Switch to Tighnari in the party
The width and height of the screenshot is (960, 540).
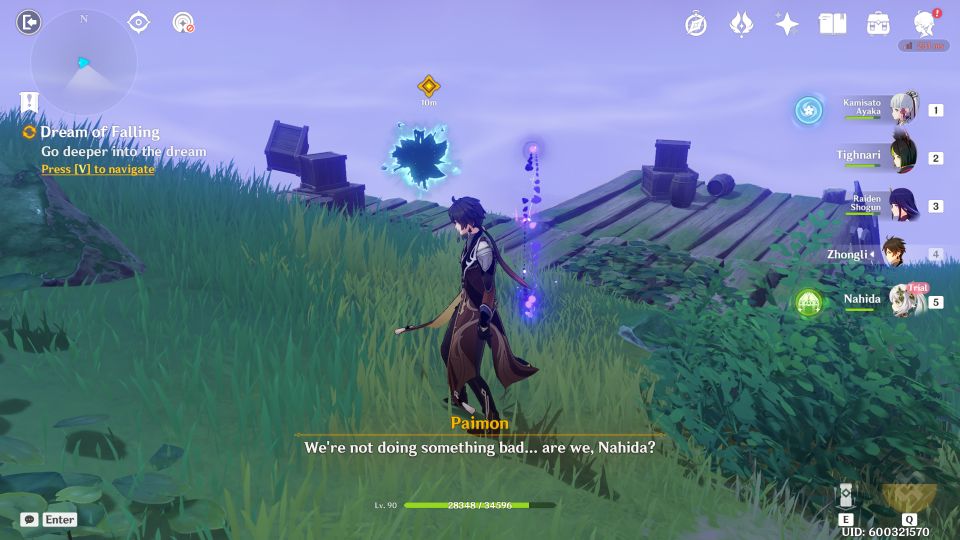pos(903,156)
